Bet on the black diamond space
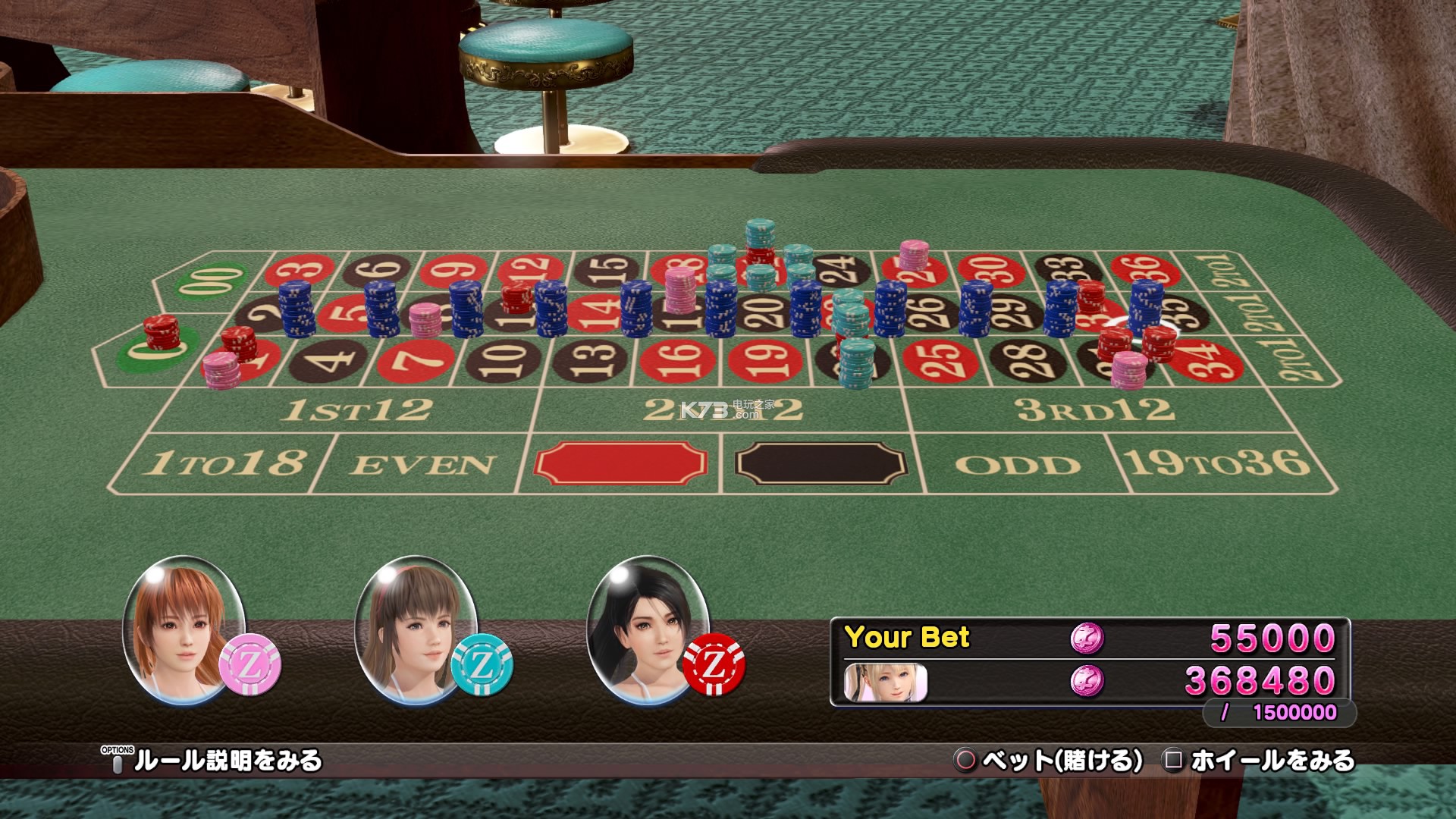The height and width of the screenshot is (819, 1456). 821,463
